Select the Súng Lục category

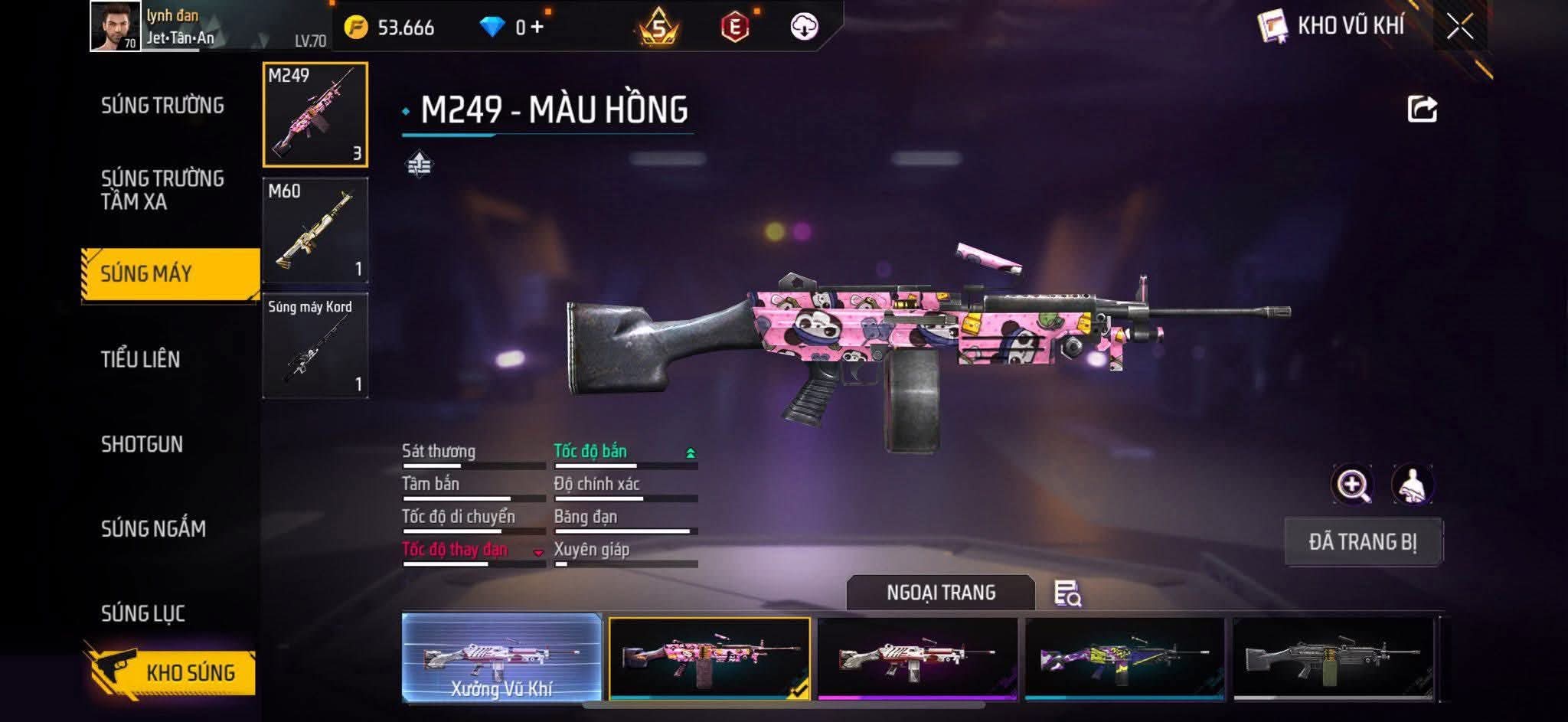[x=143, y=613]
